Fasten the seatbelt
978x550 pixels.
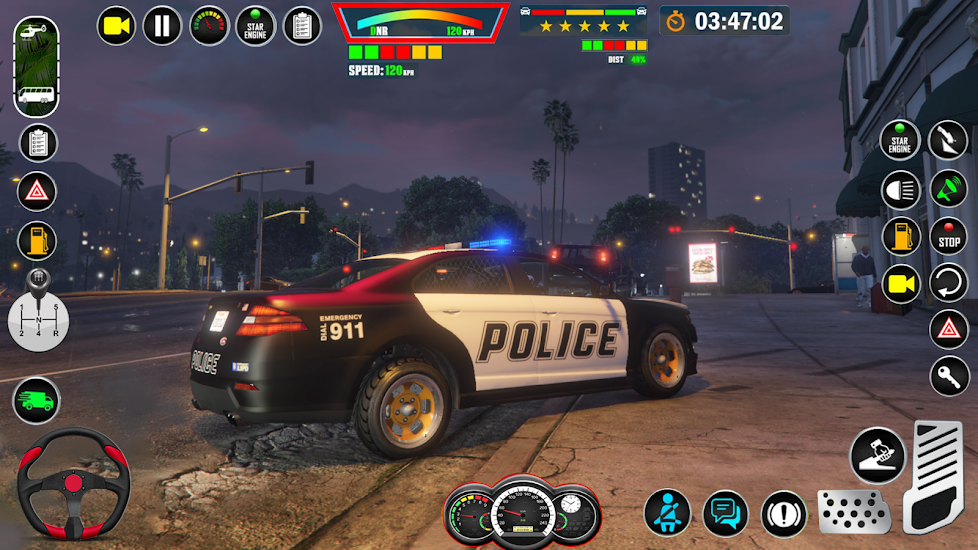[x=667, y=513]
